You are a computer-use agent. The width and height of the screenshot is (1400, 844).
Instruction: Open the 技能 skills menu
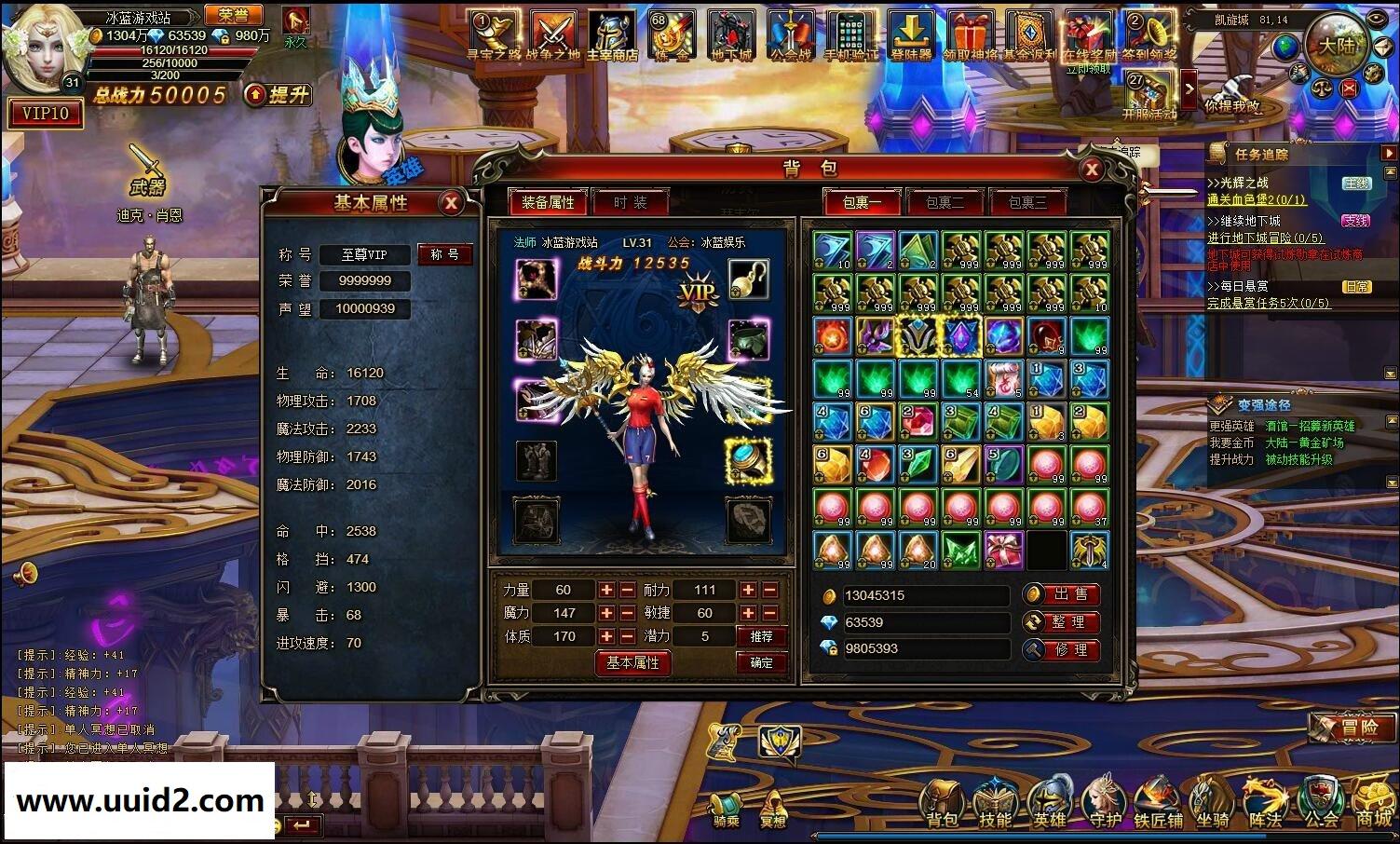coord(995,803)
